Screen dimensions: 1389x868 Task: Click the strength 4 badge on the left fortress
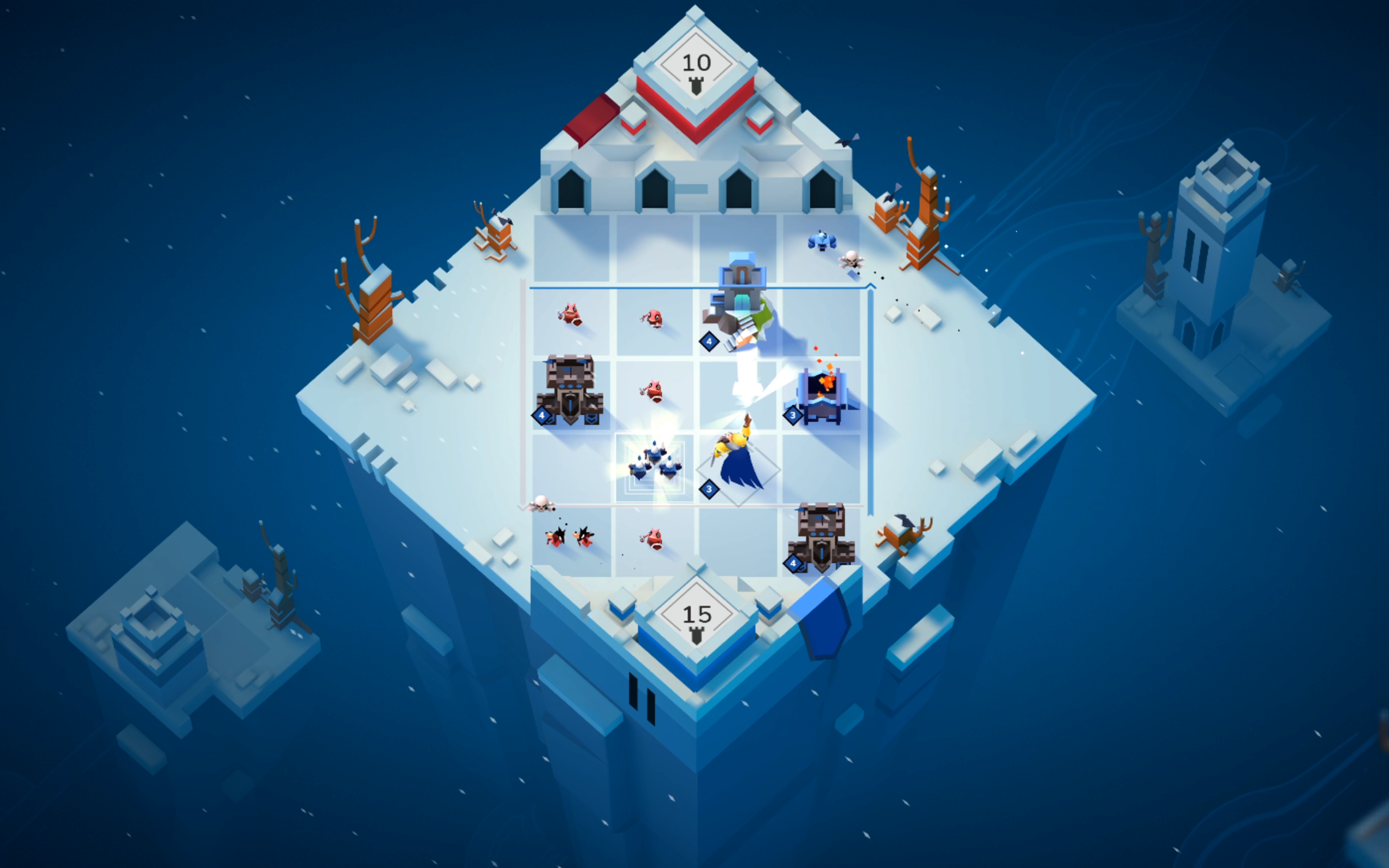click(x=542, y=415)
